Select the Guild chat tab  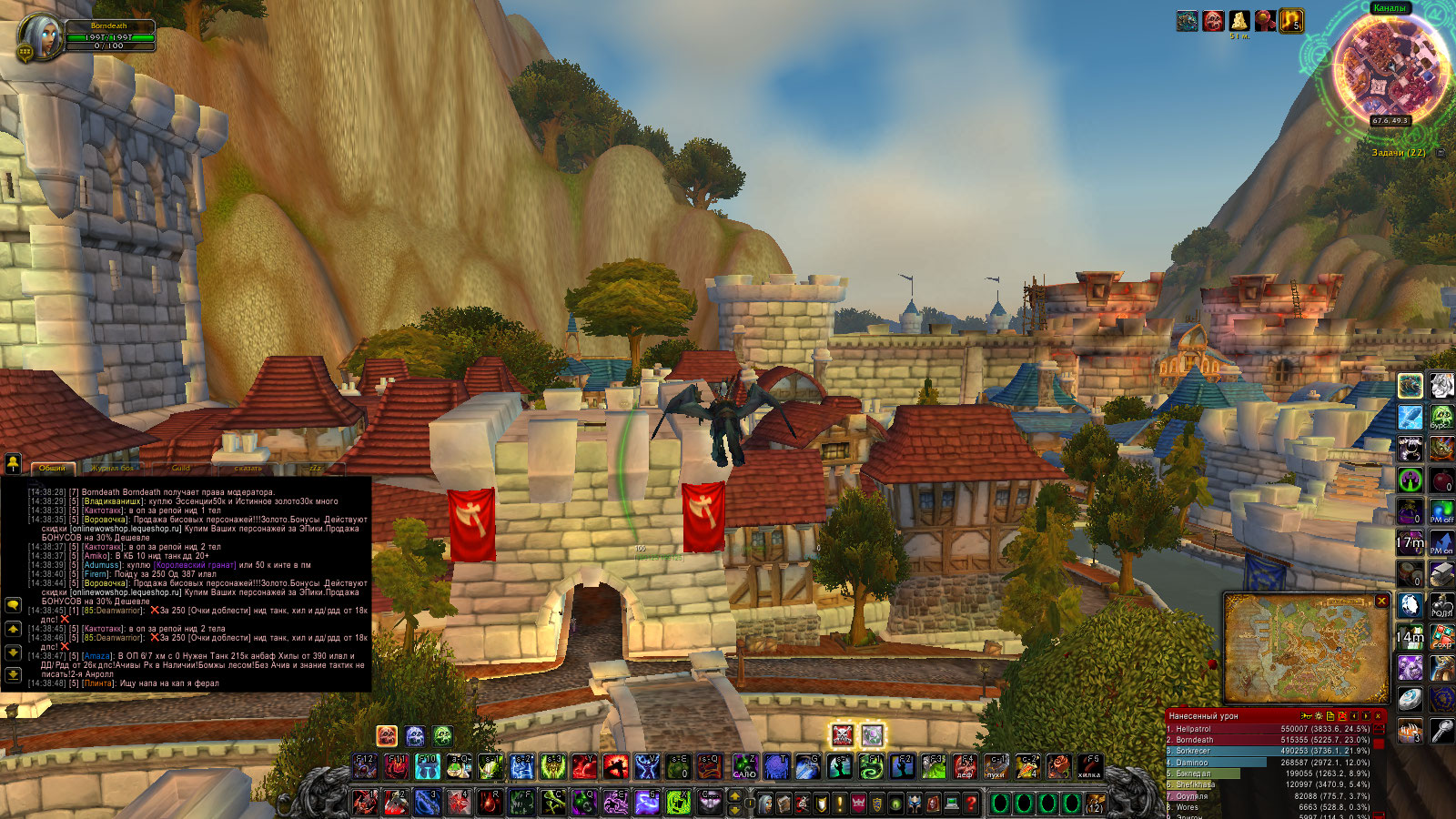pos(181,468)
